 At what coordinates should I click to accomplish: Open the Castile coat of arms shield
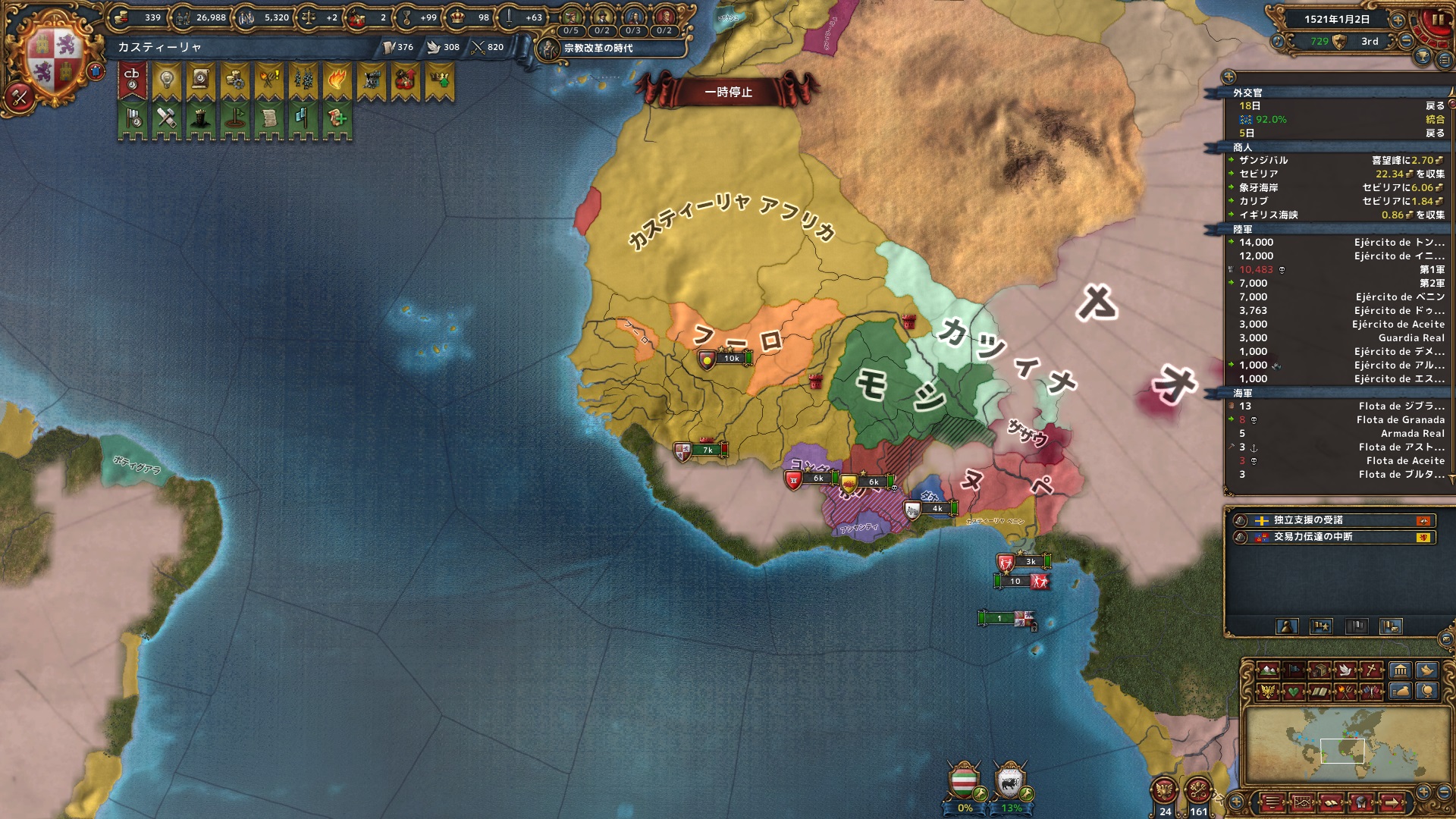[55, 61]
